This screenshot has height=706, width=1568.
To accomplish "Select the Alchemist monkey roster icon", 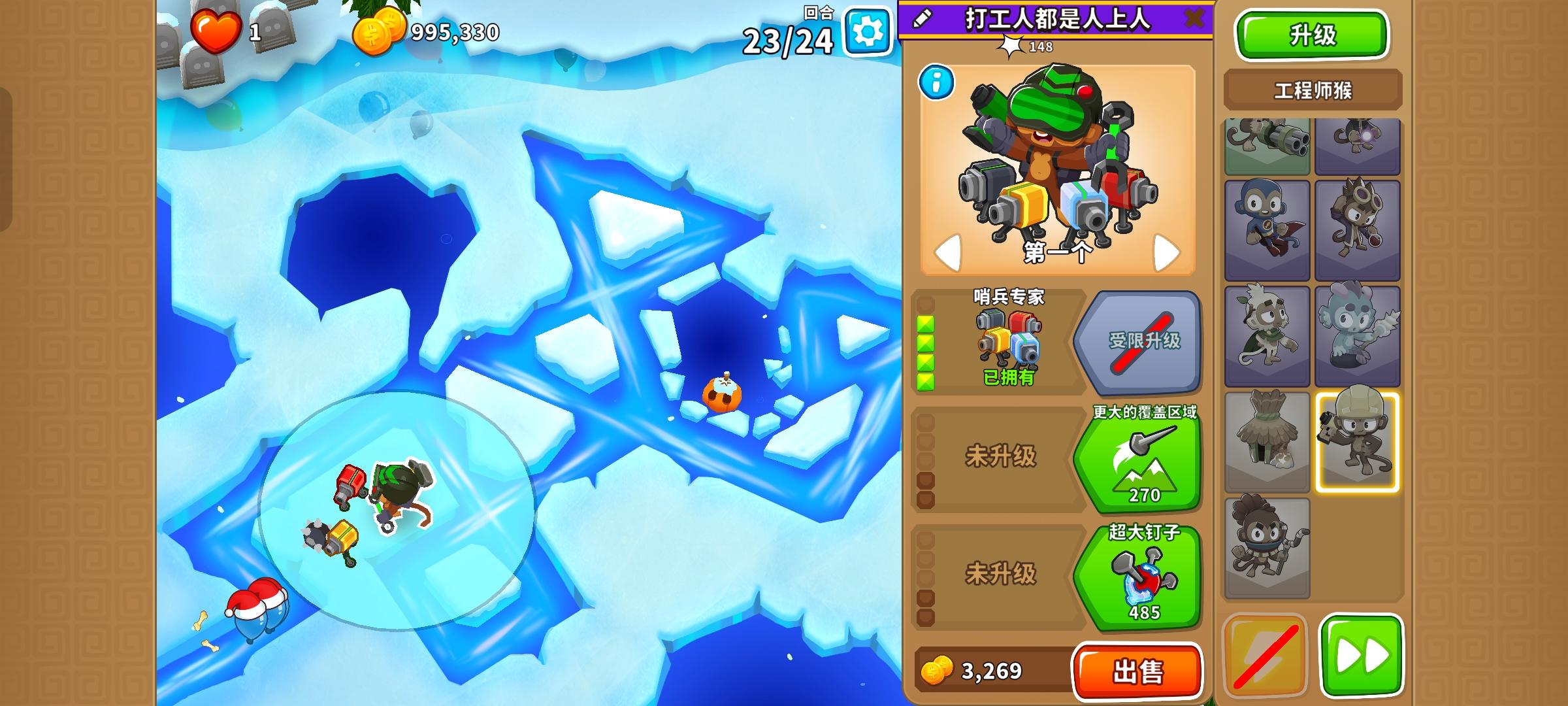I will click(x=1358, y=230).
